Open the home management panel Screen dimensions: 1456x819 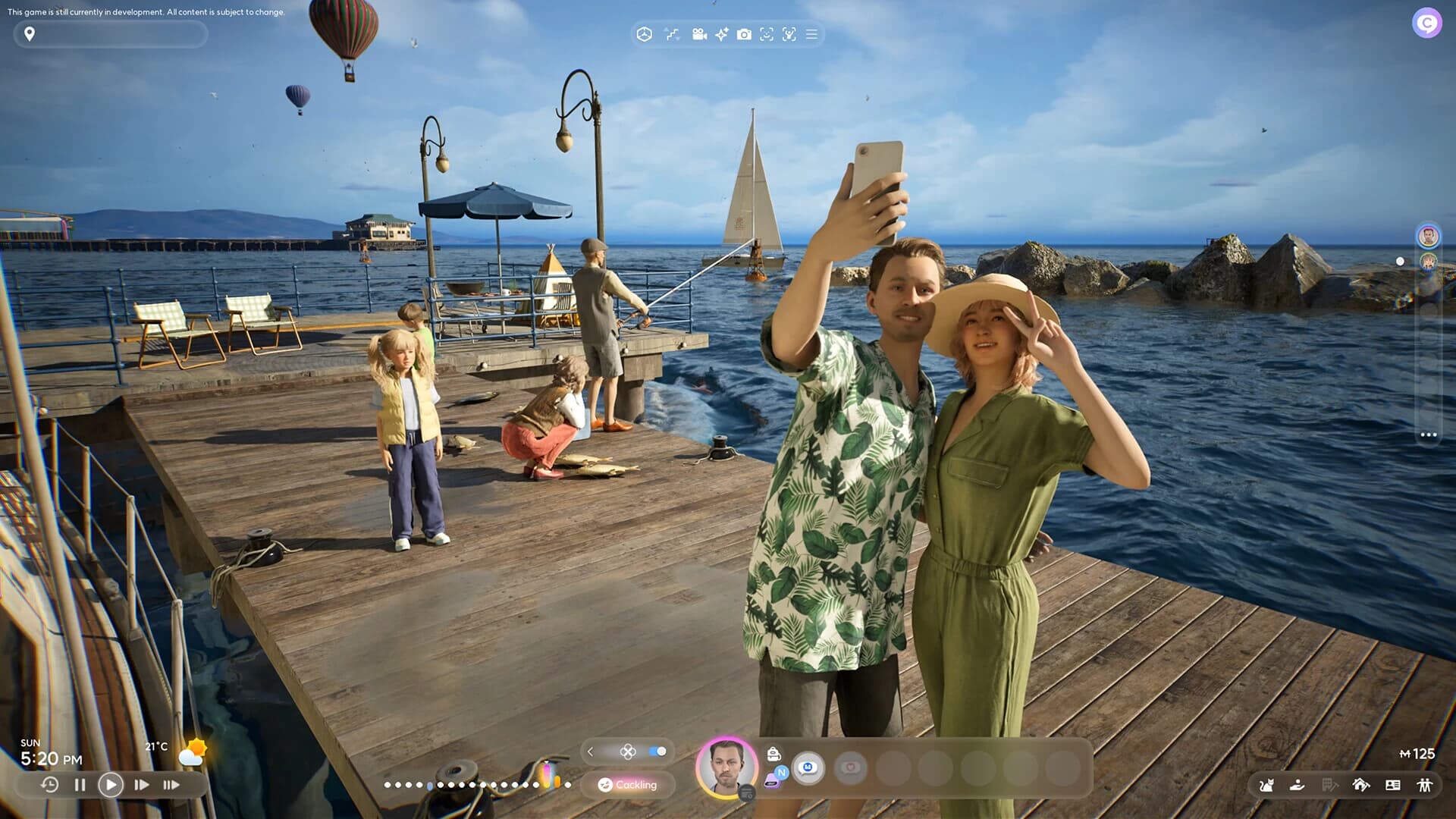tap(1360, 786)
